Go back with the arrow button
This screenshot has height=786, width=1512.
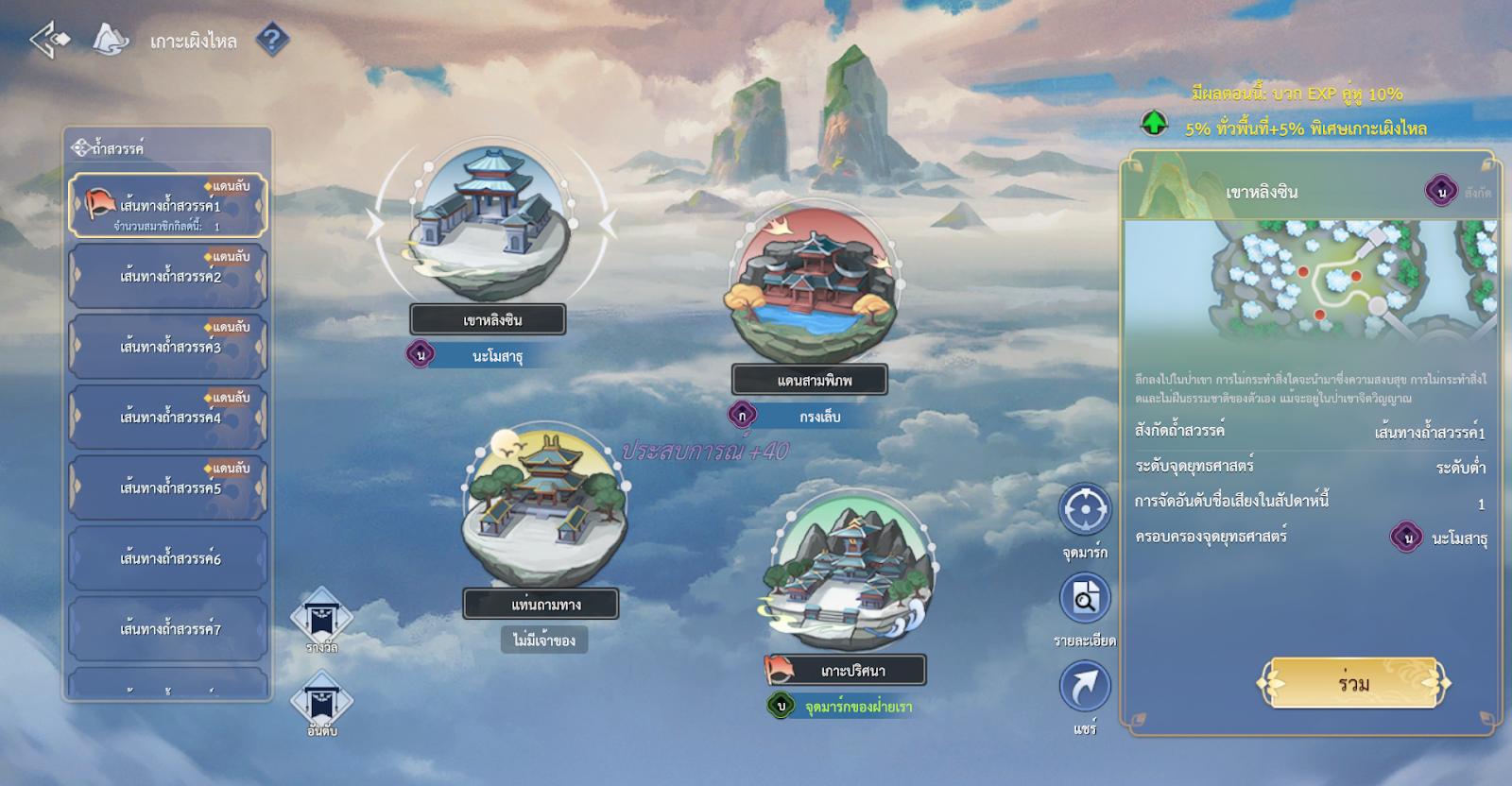point(49,40)
